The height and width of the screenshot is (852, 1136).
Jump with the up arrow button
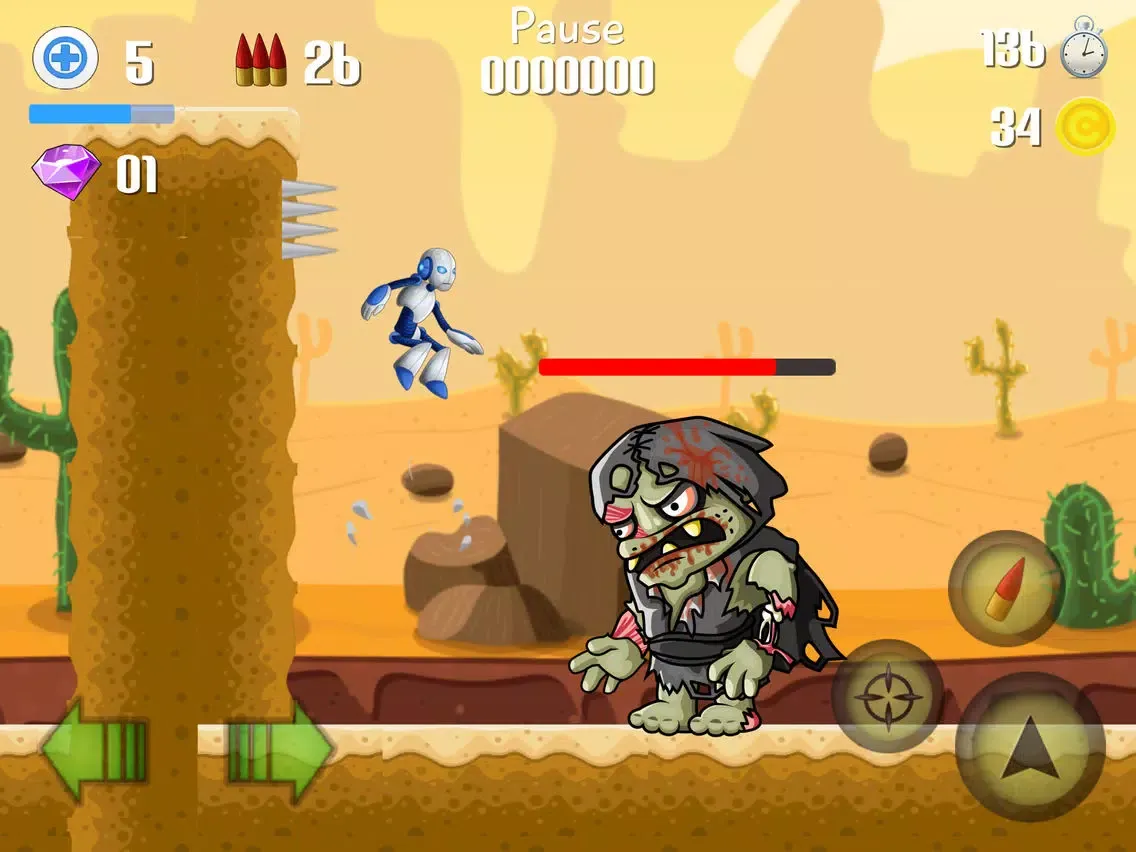click(x=1030, y=748)
